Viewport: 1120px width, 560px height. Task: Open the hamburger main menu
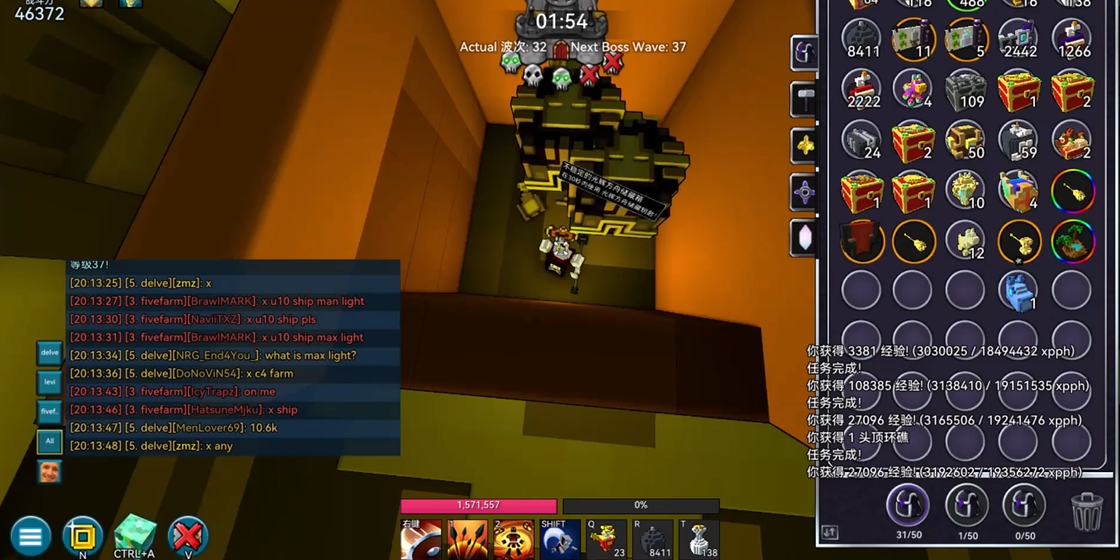30,537
